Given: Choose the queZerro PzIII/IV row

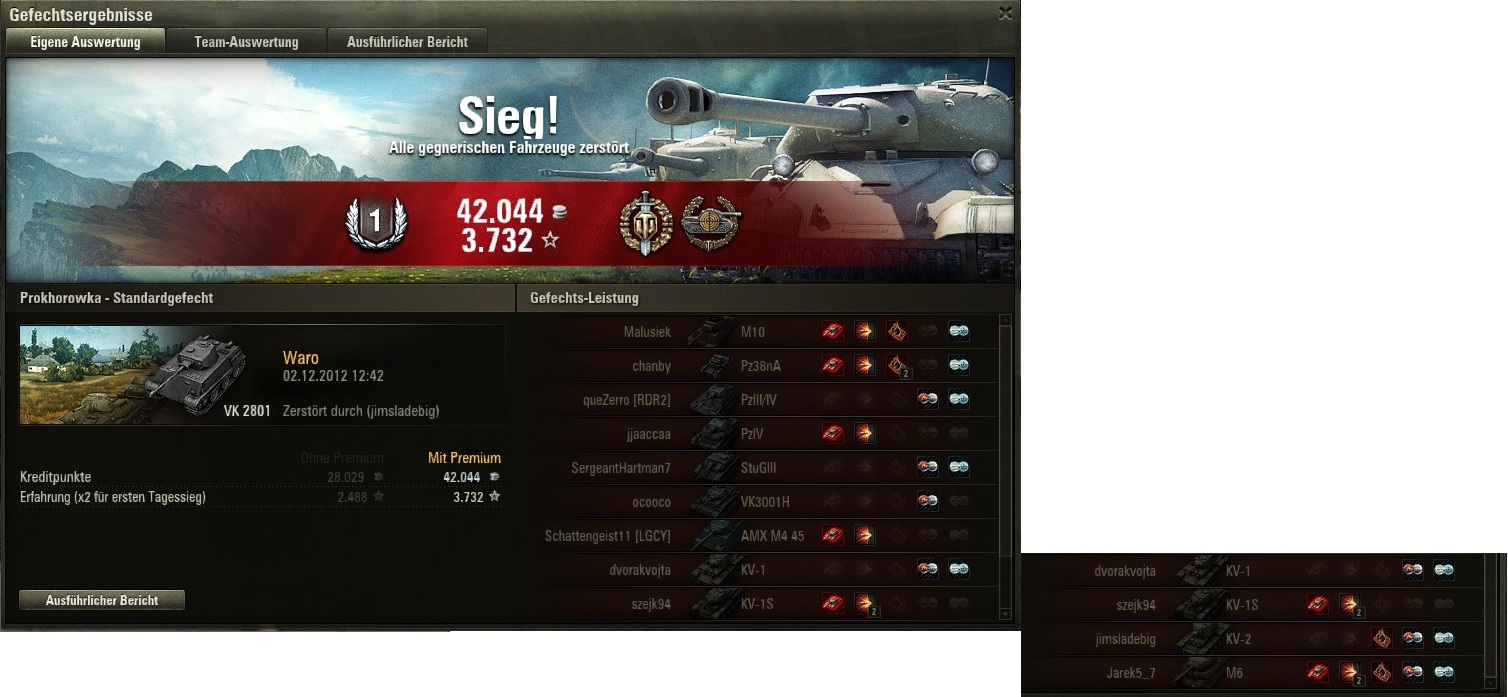Looking at the screenshot, I should coord(760,400).
